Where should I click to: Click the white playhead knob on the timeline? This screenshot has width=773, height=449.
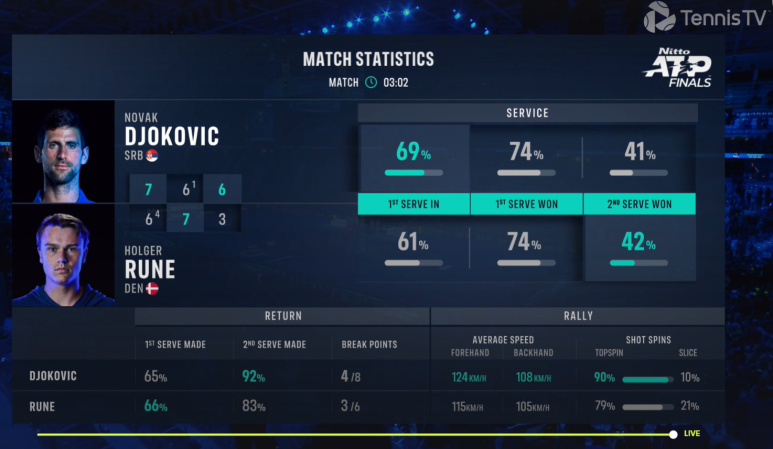(674, 434)
